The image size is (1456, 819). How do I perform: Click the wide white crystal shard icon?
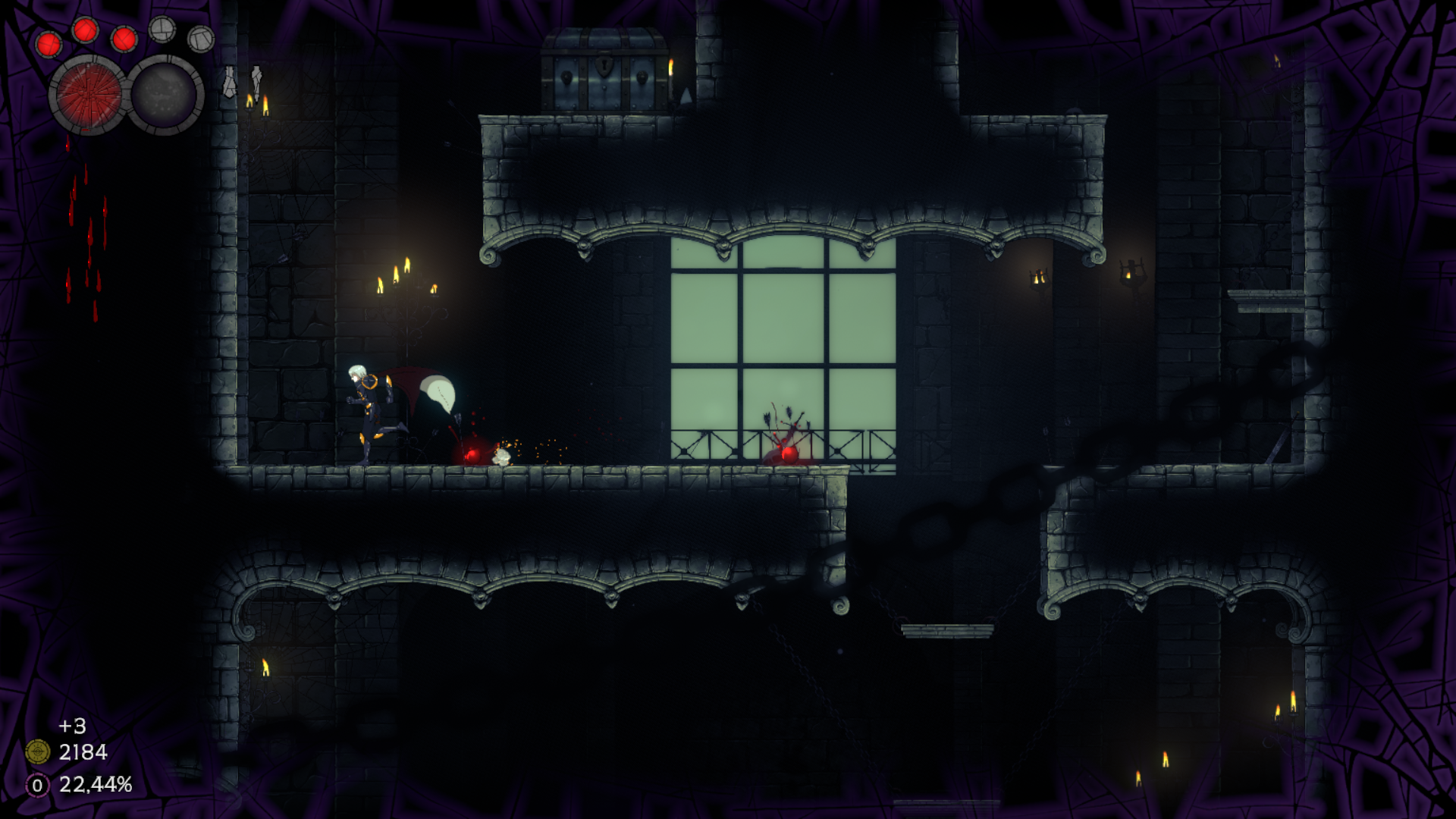click(229, 82)
